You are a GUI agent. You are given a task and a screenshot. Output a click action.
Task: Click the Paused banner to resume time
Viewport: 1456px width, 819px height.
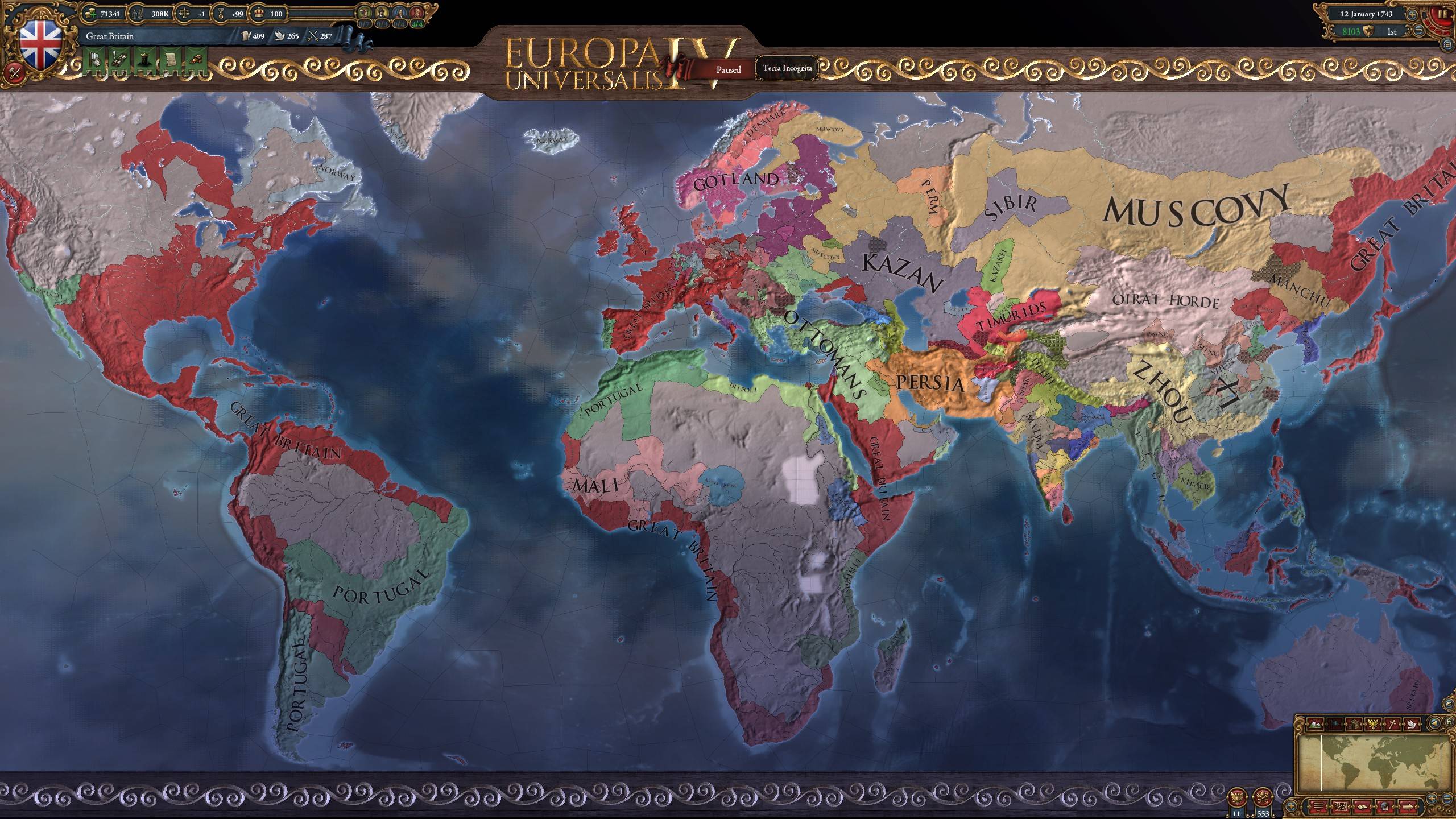pyautogui.click(x=729, y=69)
